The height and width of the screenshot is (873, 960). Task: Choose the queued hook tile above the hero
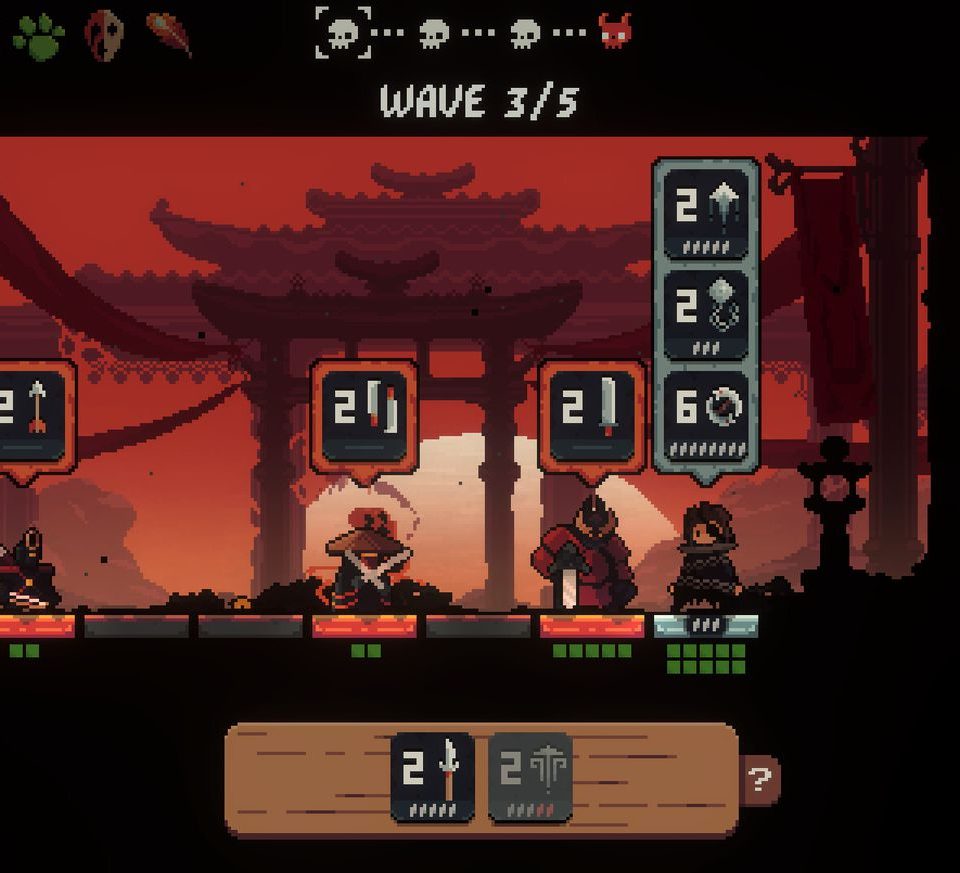(x=705, y=313)
